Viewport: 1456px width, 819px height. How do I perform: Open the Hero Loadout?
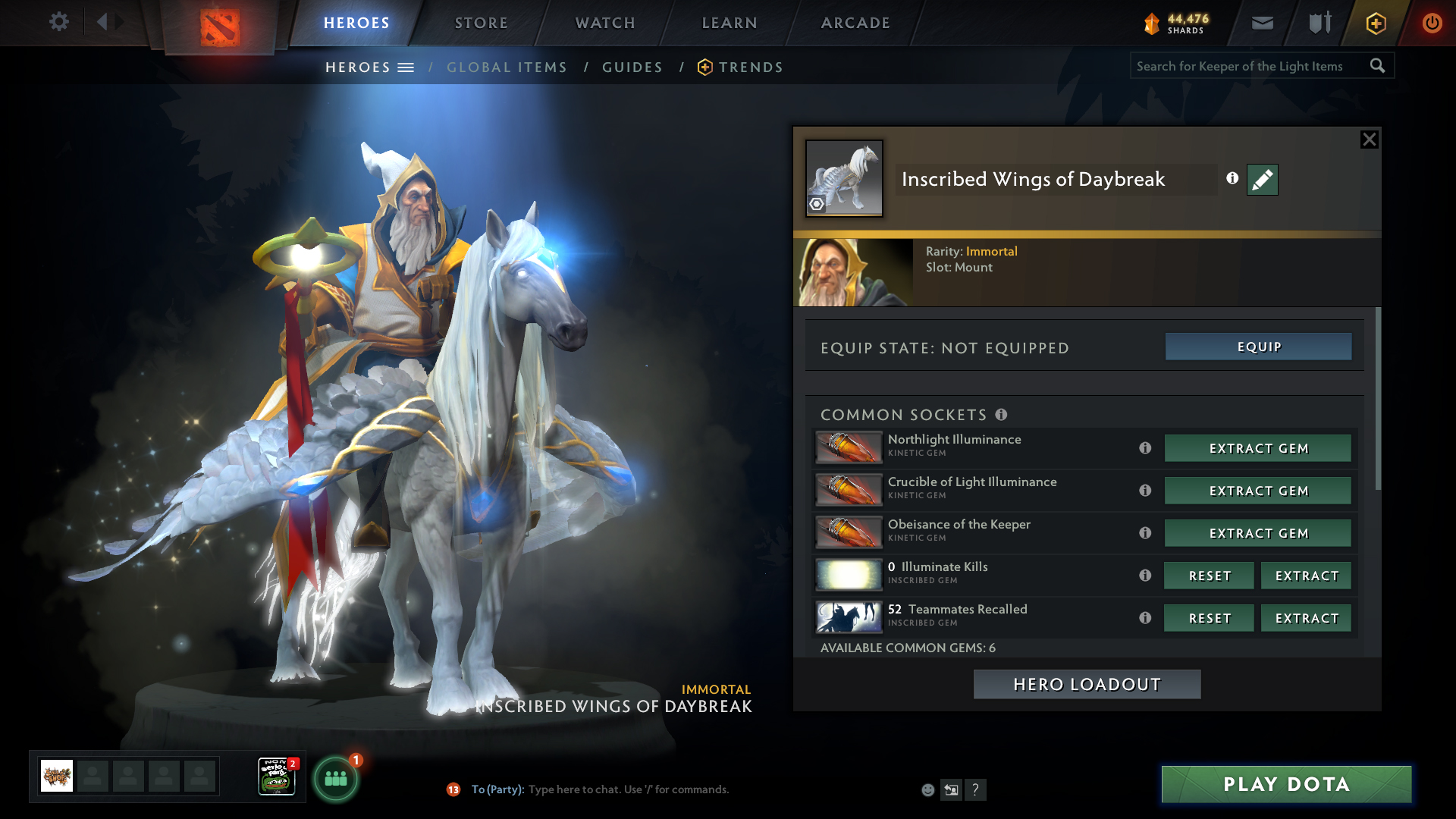pyautogui.click(x=1087, y=684)
